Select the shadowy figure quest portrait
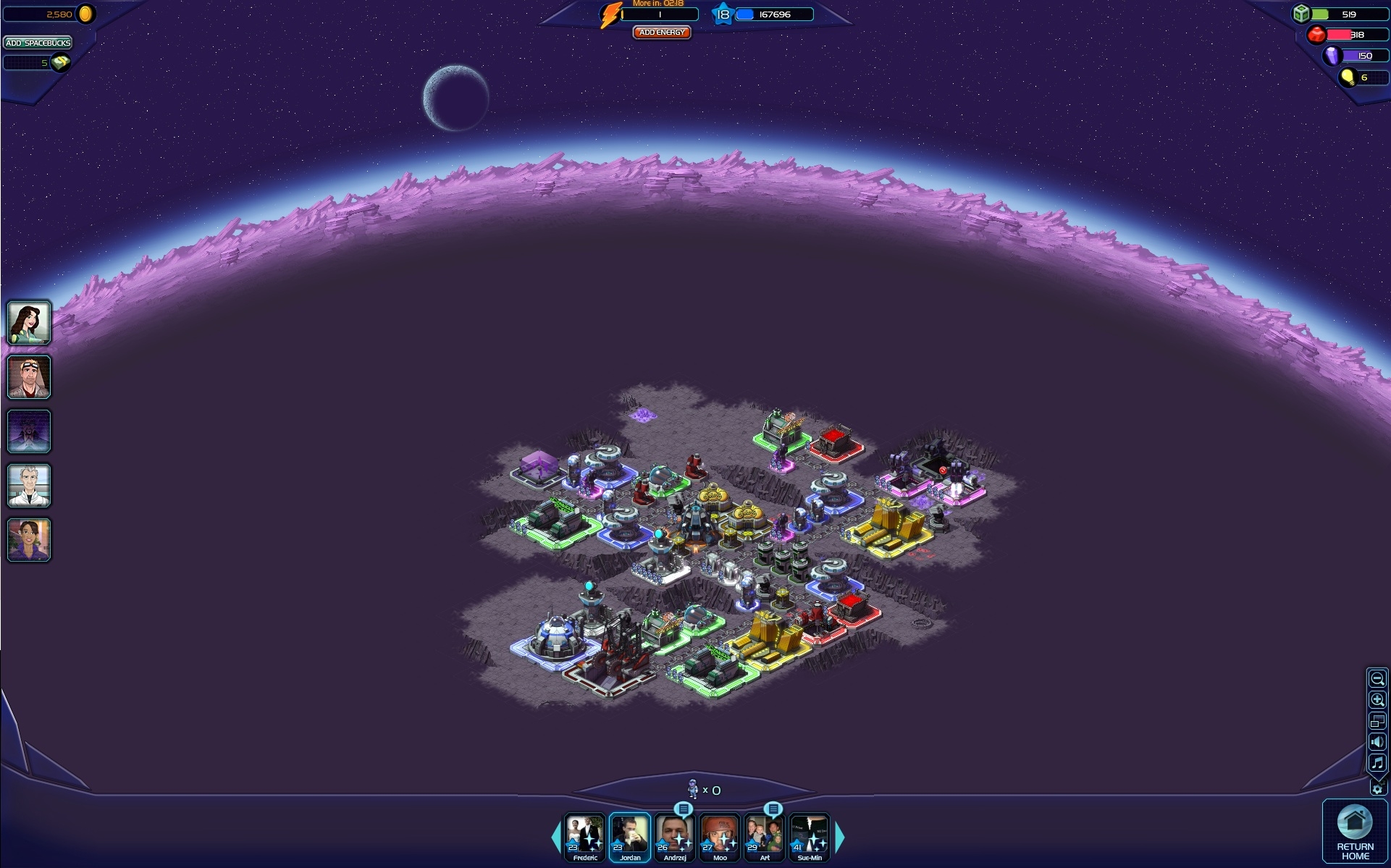Image resolution: width=1391 pixels, height=868 pixels. pyautogui.click(x=29, y=431)
